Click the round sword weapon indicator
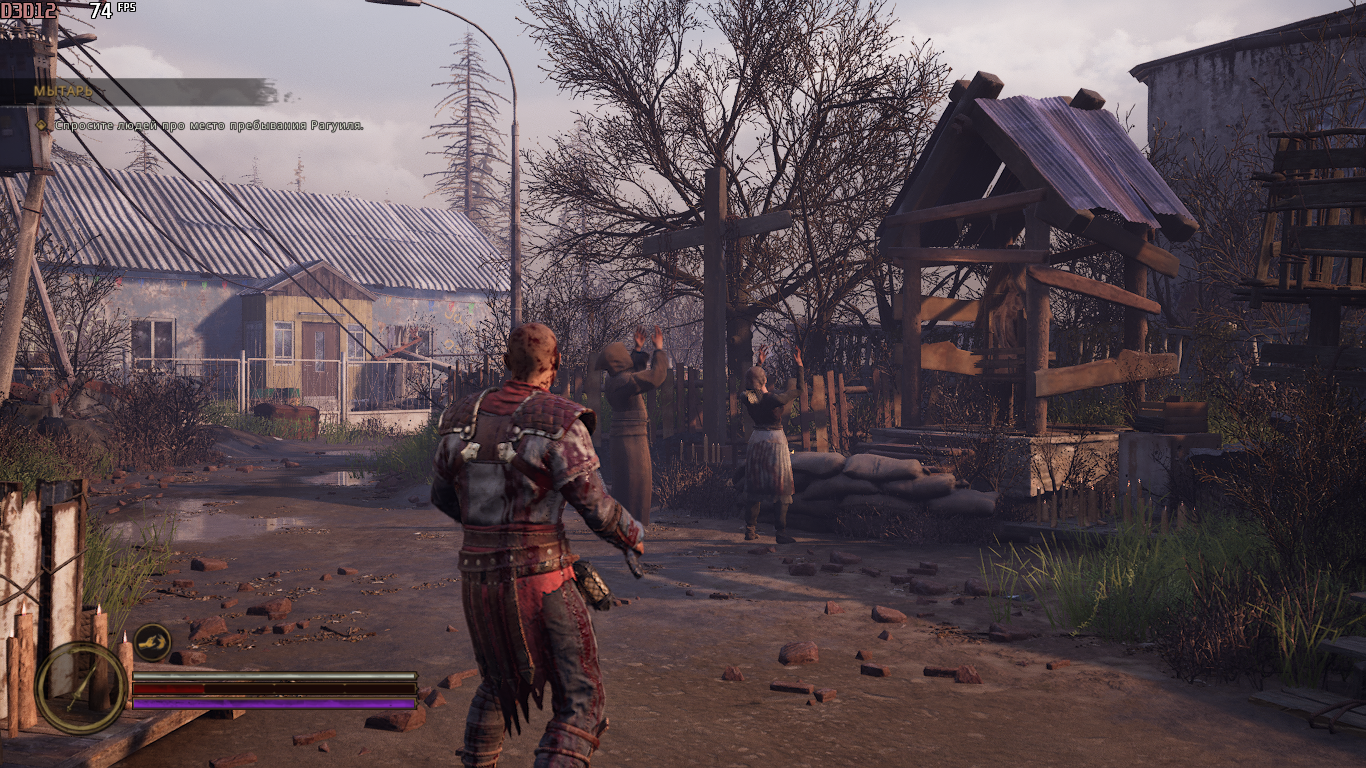Image resolution: width=1366 pixels, height=768 pixels. 81,687
